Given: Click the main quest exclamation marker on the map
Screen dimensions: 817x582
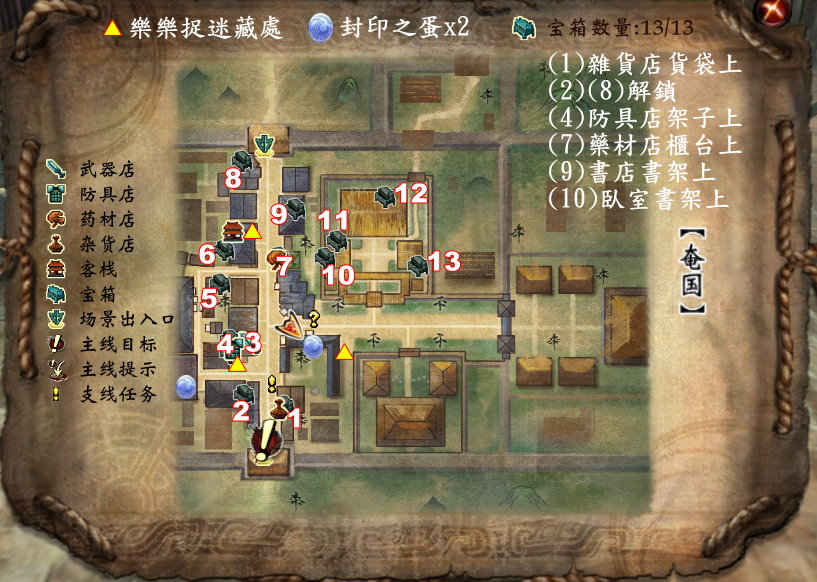Looking at the screenshot, I should [x=263, y=438].
